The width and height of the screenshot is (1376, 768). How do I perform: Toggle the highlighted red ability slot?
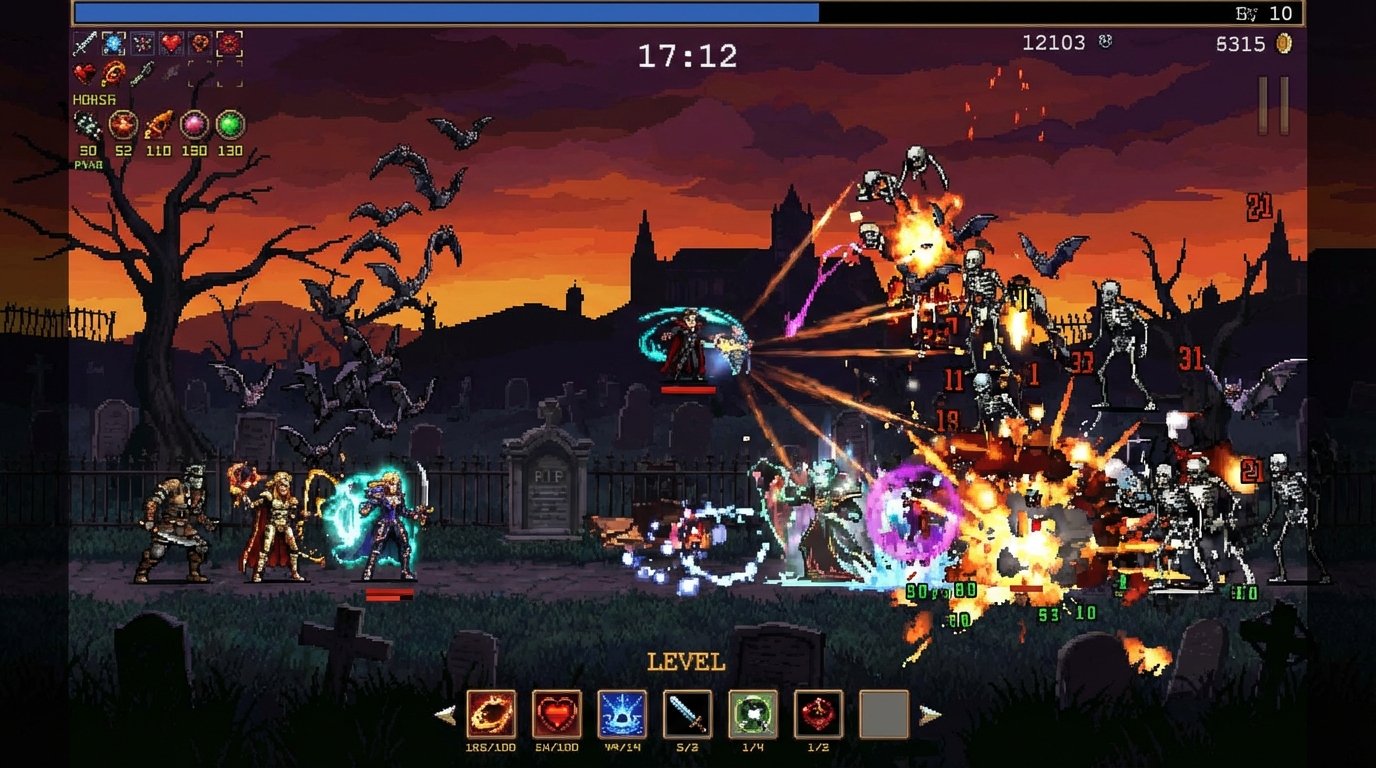[228, 43]
